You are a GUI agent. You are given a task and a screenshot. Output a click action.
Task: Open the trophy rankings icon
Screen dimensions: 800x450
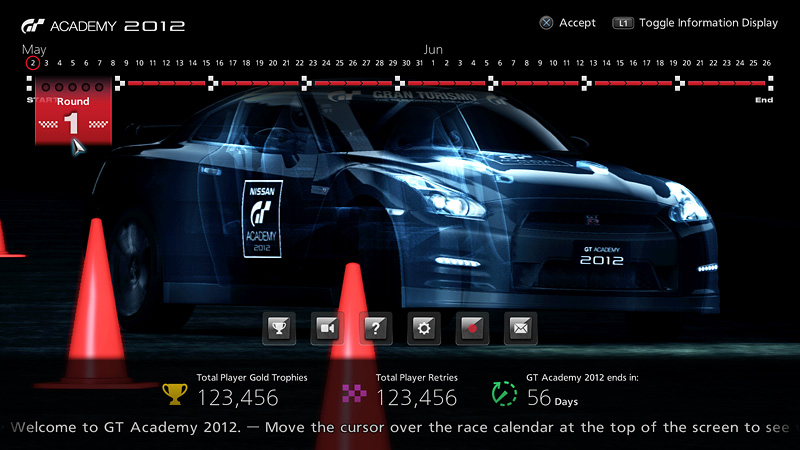coord(278,327)
